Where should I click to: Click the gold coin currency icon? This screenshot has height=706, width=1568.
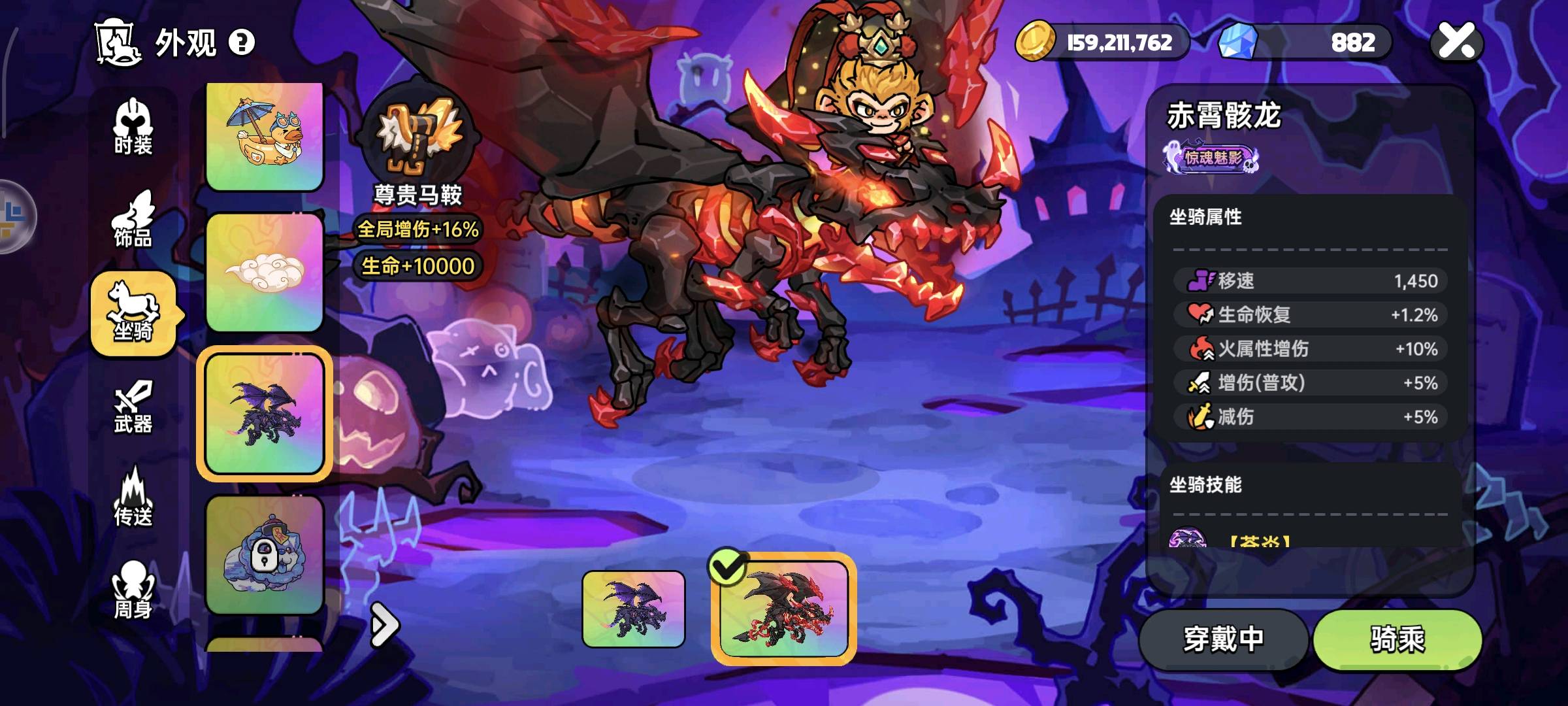(1036, 41)
